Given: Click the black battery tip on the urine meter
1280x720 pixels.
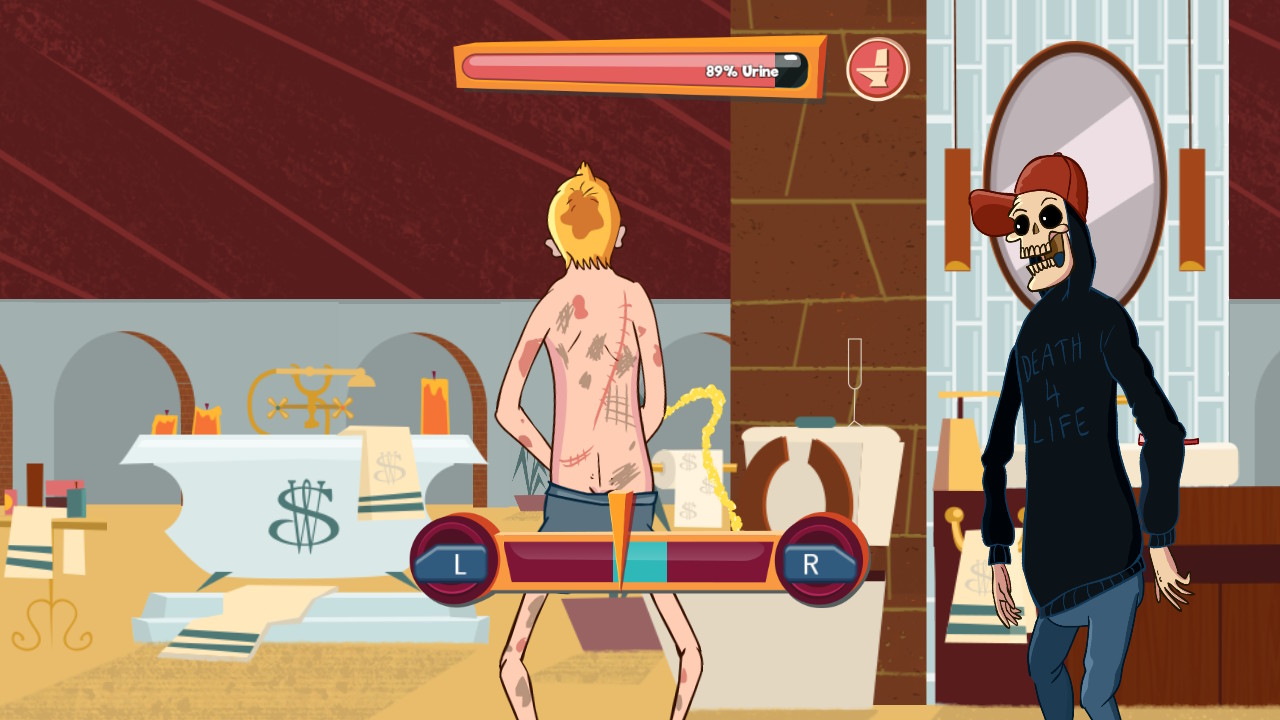Looking at the screenshot, I should coord(793,67).
